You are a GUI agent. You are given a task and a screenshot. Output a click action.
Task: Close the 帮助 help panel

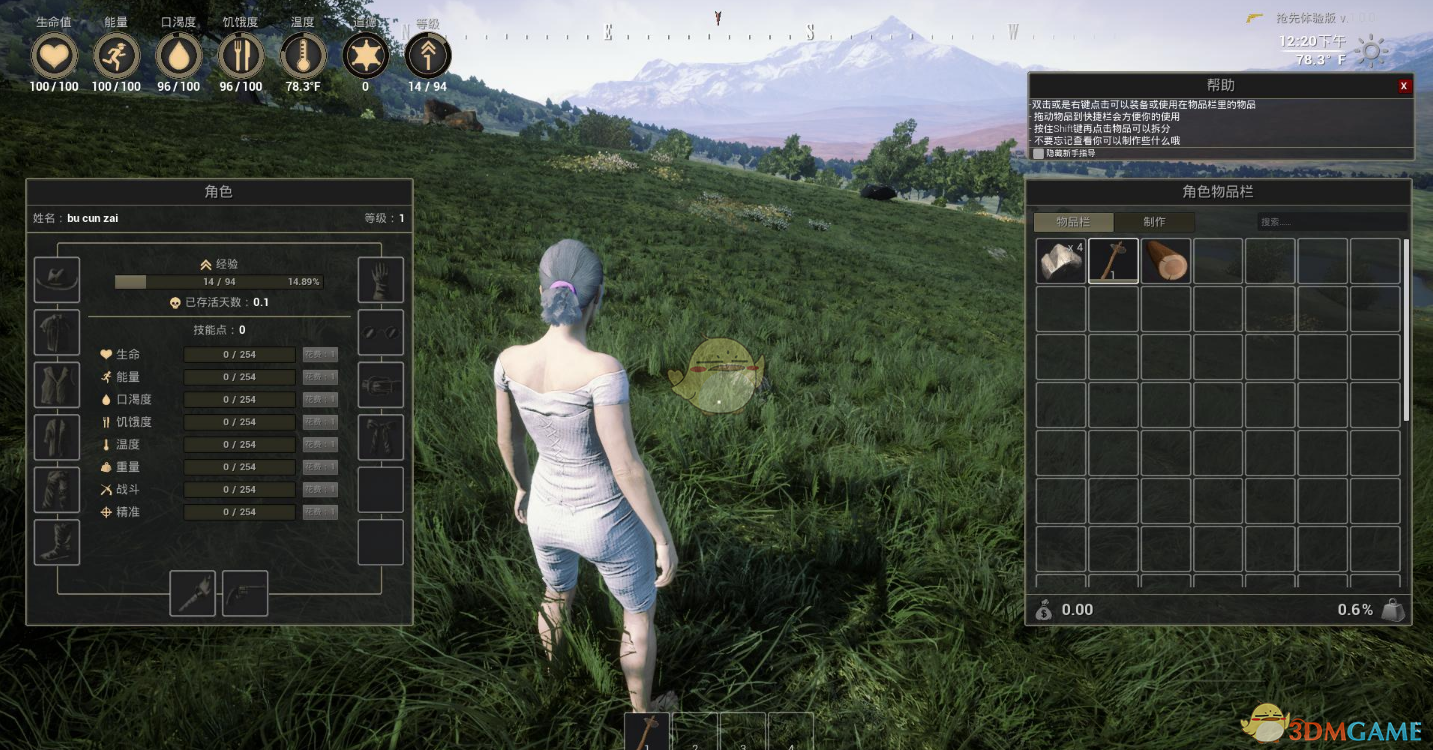click(x=1403, y=86)
